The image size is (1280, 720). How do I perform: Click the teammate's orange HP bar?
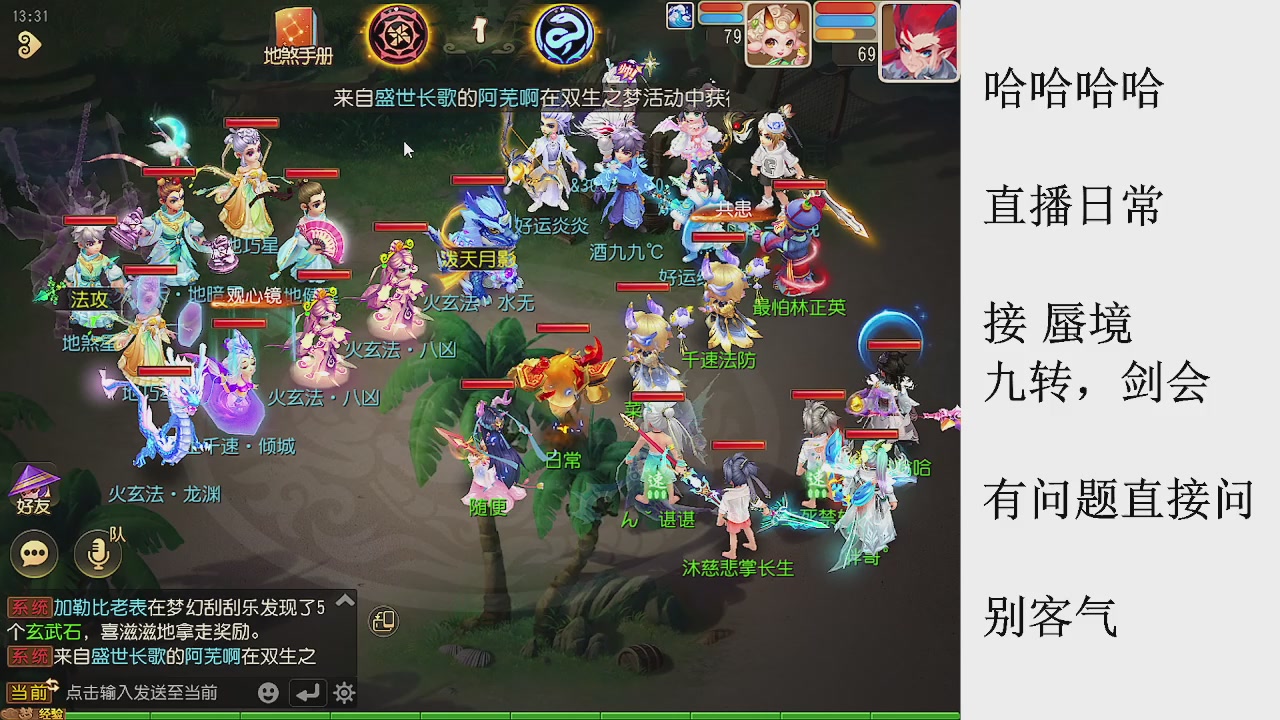pyautogui.click(x=845, y=34)
